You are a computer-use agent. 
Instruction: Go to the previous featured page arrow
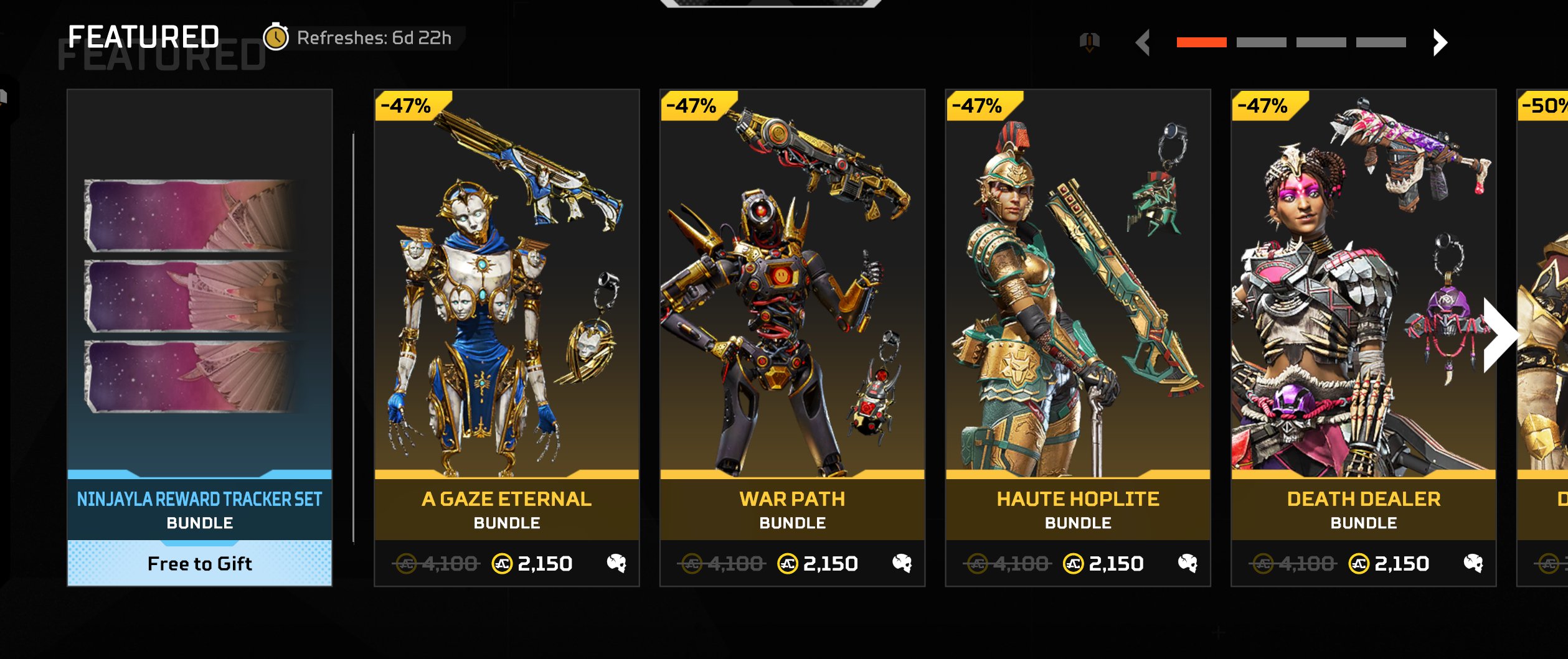tap(1143, 43)
